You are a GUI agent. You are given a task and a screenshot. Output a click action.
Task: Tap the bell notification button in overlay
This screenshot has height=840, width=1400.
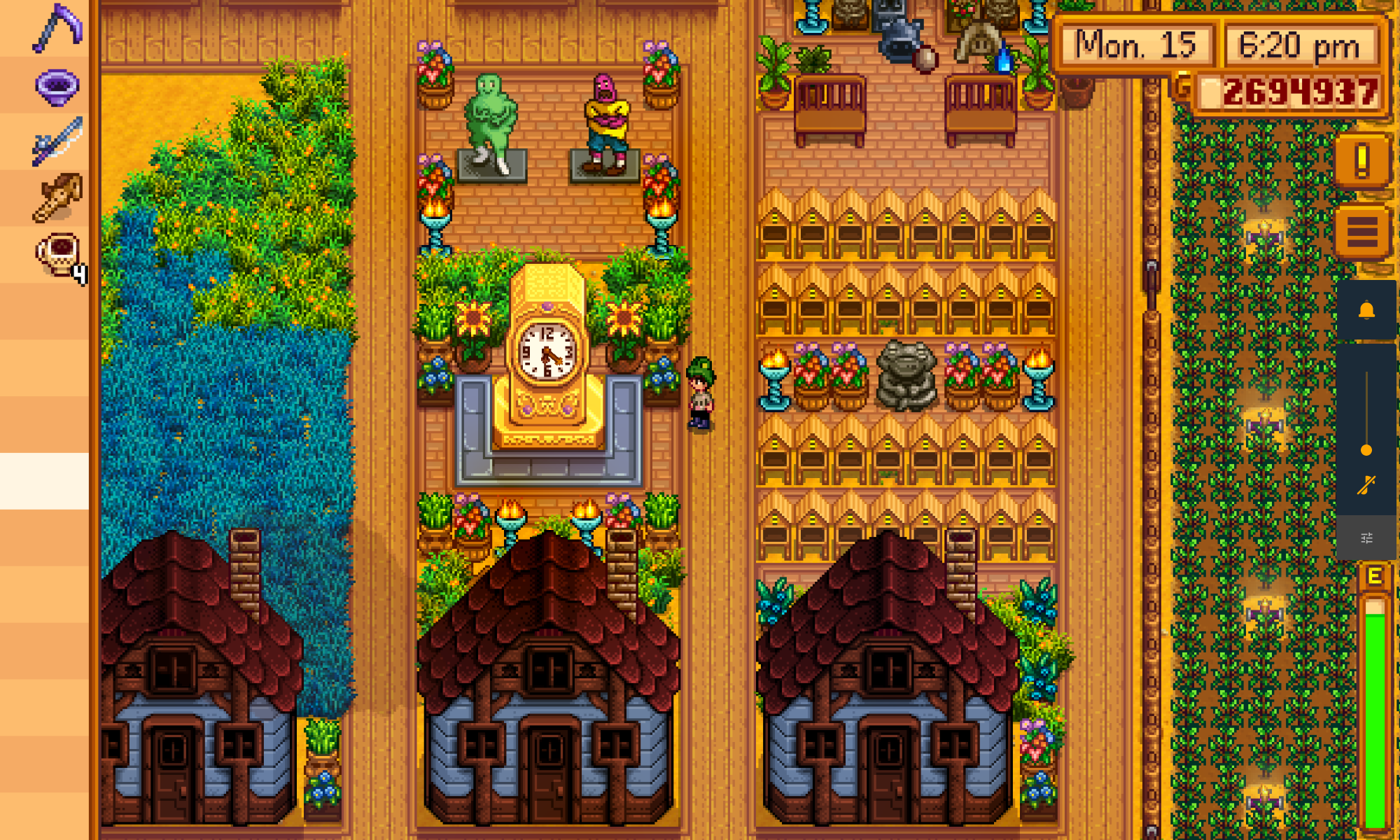pos(1366,311)
